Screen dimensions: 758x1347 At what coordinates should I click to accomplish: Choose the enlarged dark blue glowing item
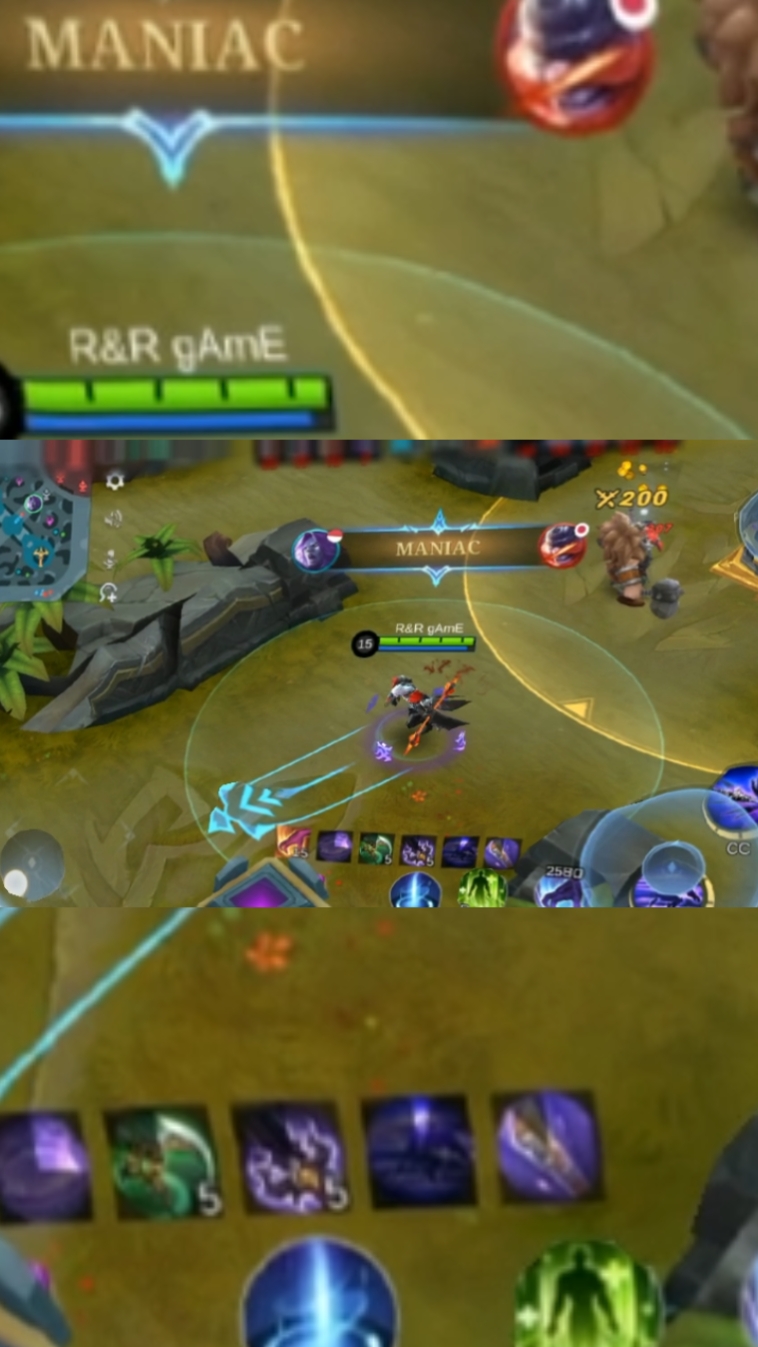pos(420,1152)
